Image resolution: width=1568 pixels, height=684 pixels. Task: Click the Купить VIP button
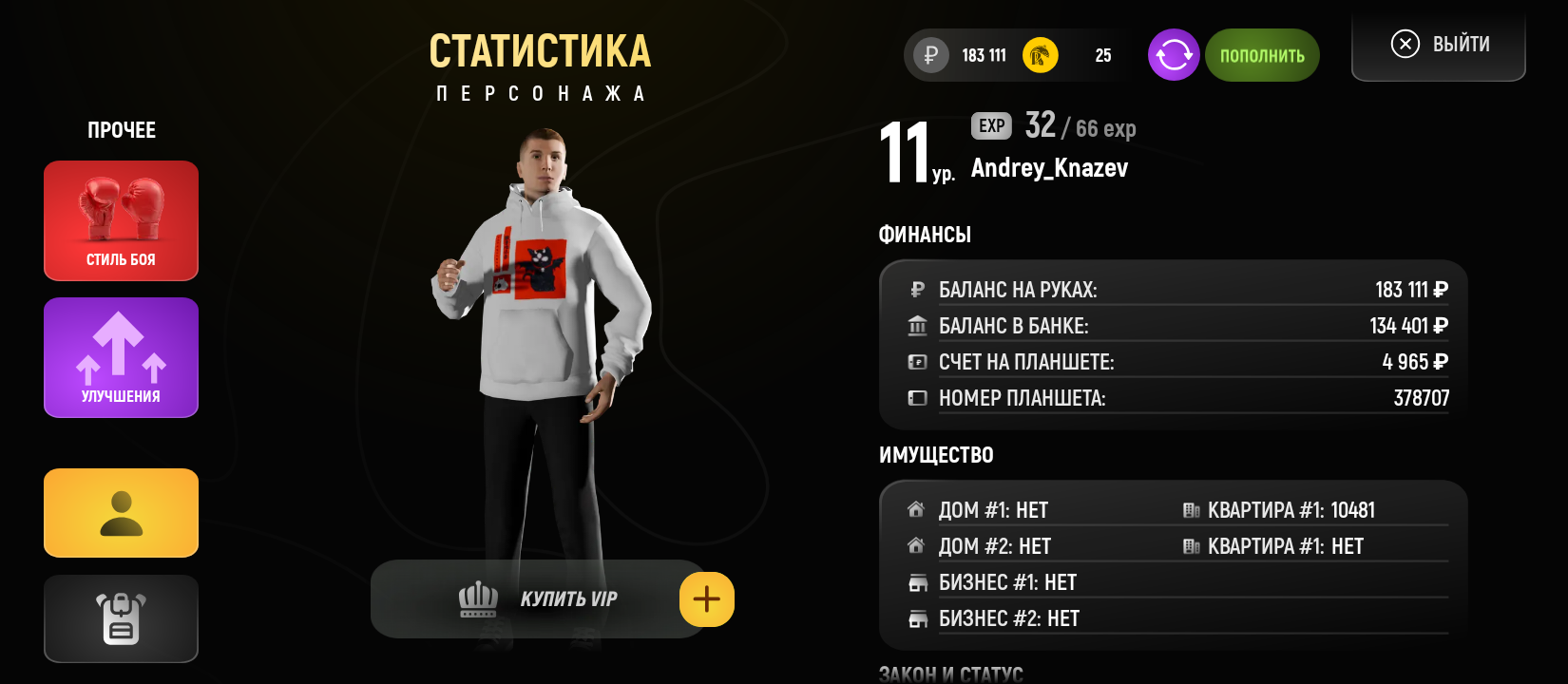click(x=537, y=599)
